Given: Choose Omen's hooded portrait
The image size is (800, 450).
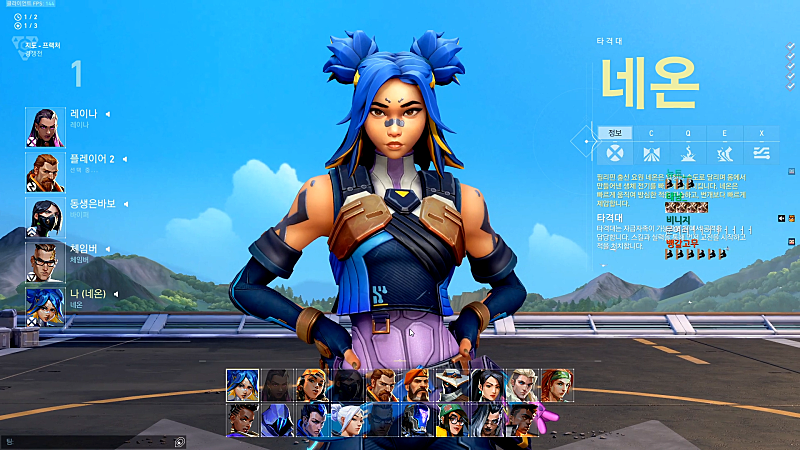Looking at the screenshot, I should coord(276,419).
